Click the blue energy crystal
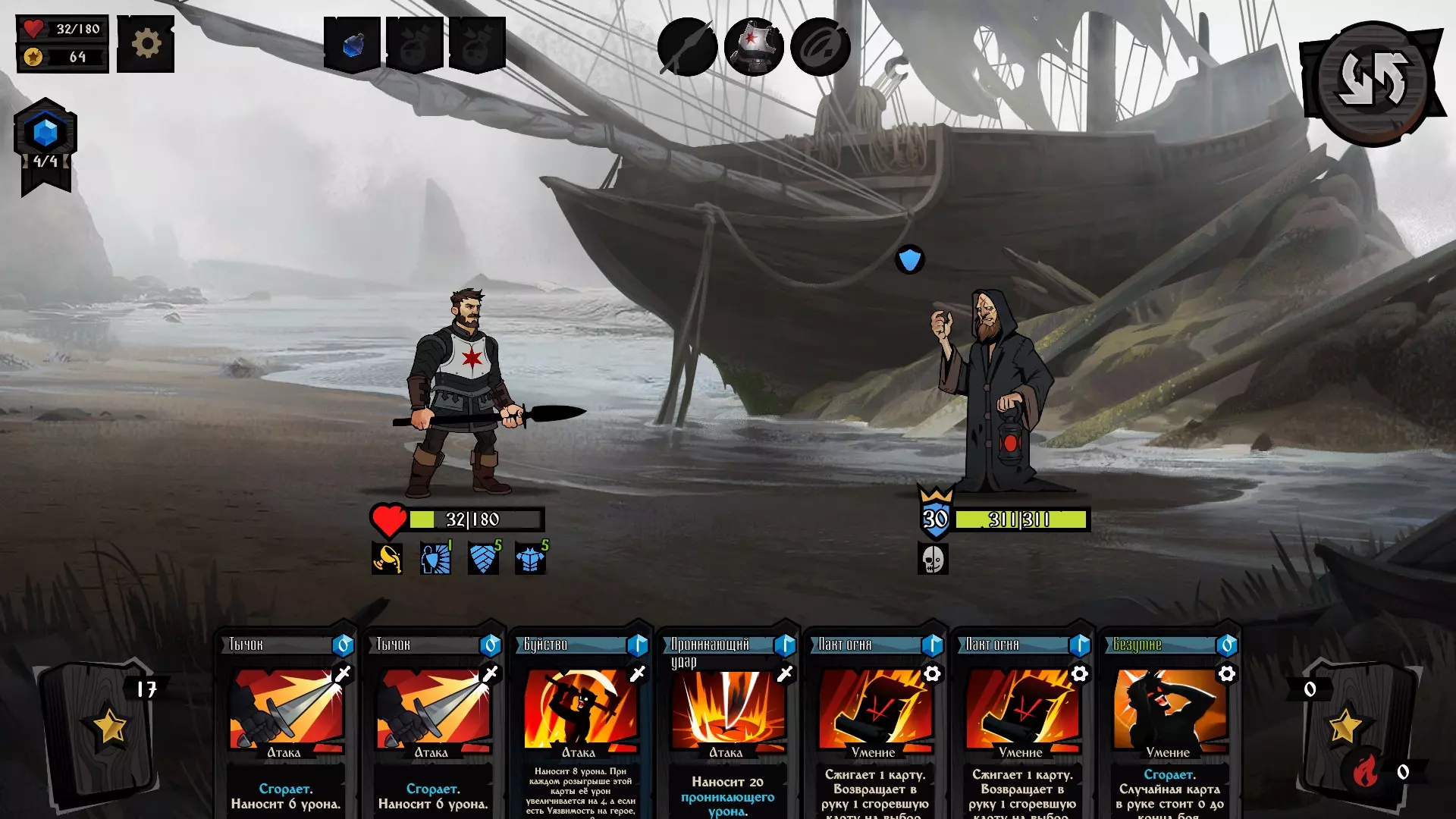This screenshot has width=1456, height=819. (45, 133)
